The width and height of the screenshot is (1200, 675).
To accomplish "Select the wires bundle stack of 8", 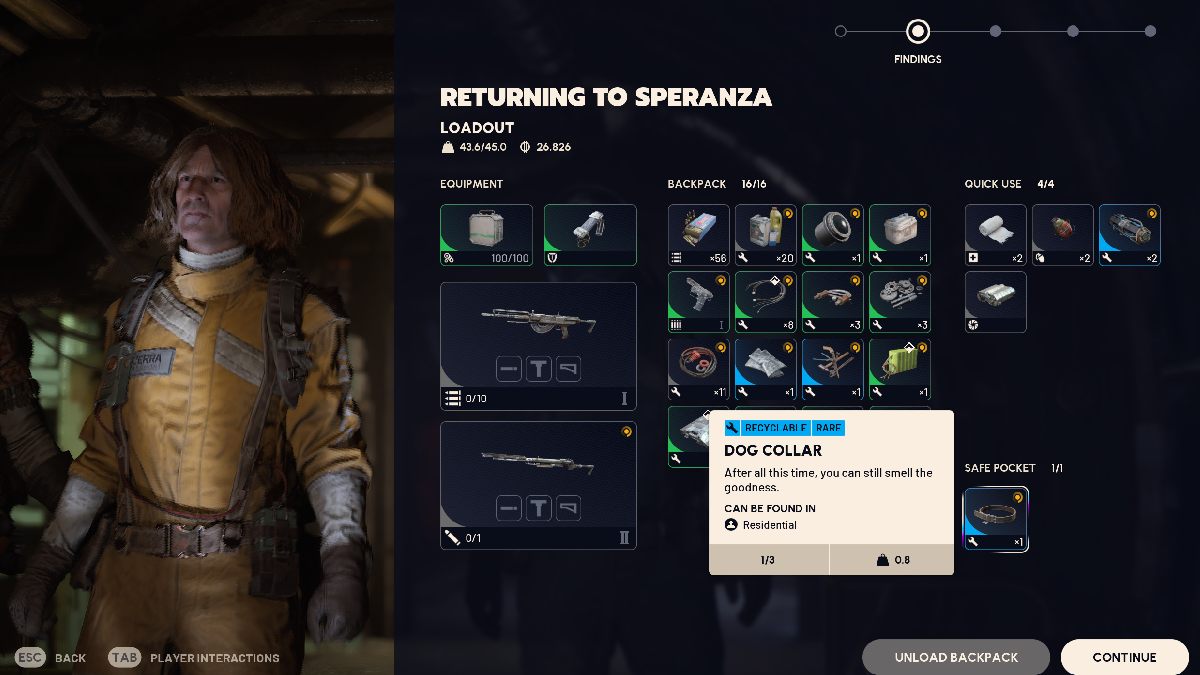I will [x=765, y=302].
